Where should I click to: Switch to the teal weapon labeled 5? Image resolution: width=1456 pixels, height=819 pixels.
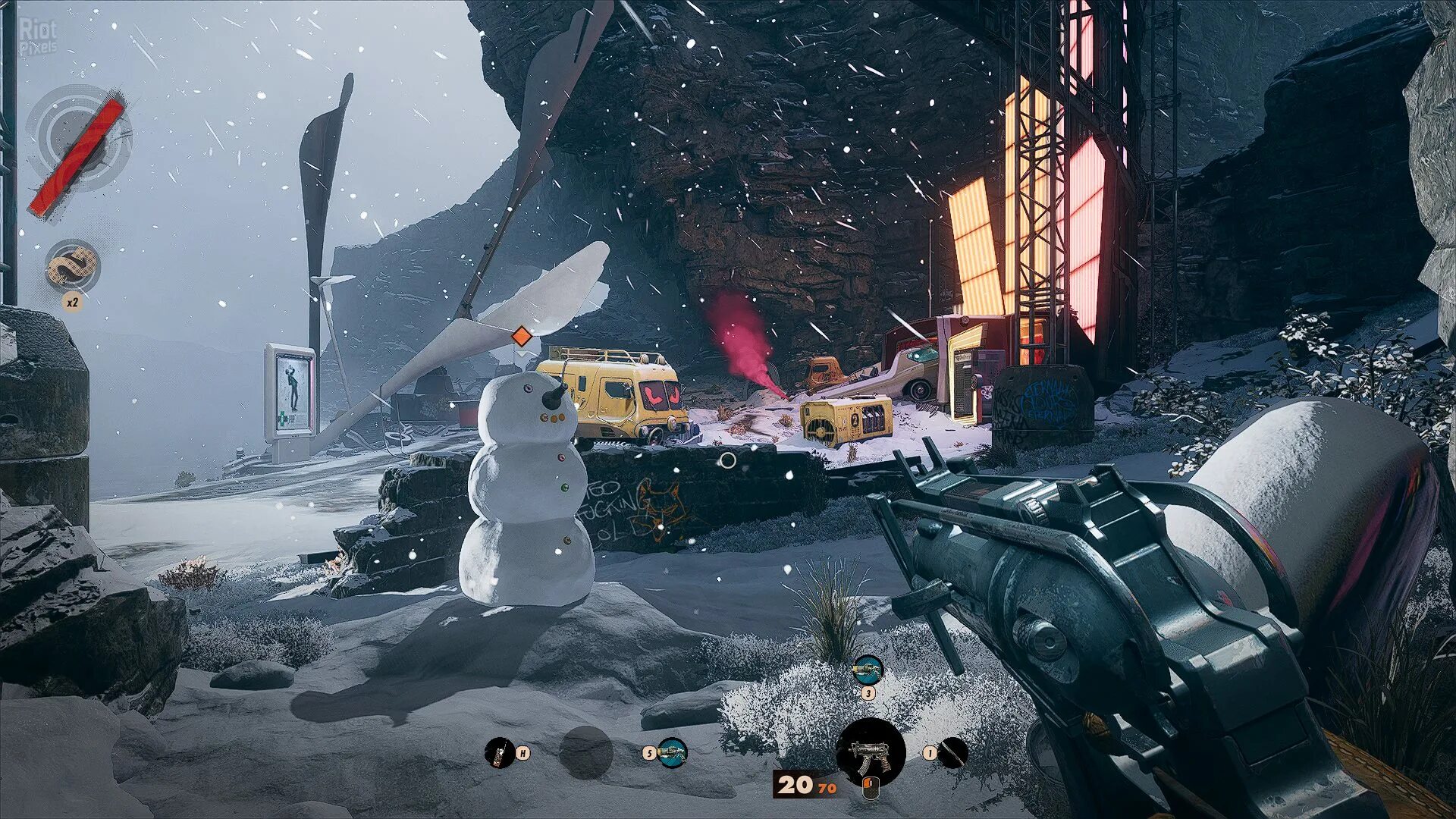671,752
